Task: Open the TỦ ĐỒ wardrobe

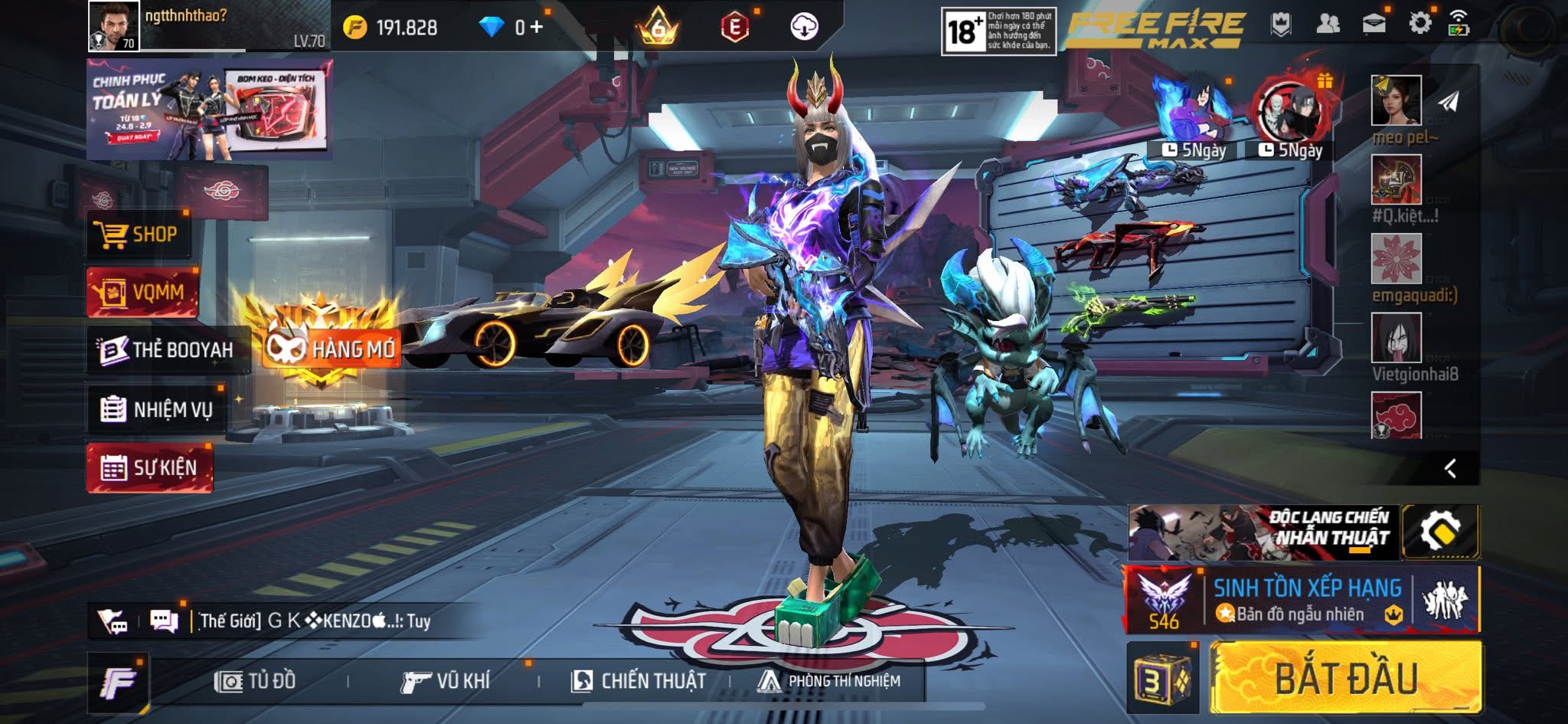Action: click(x=255, y=680)
